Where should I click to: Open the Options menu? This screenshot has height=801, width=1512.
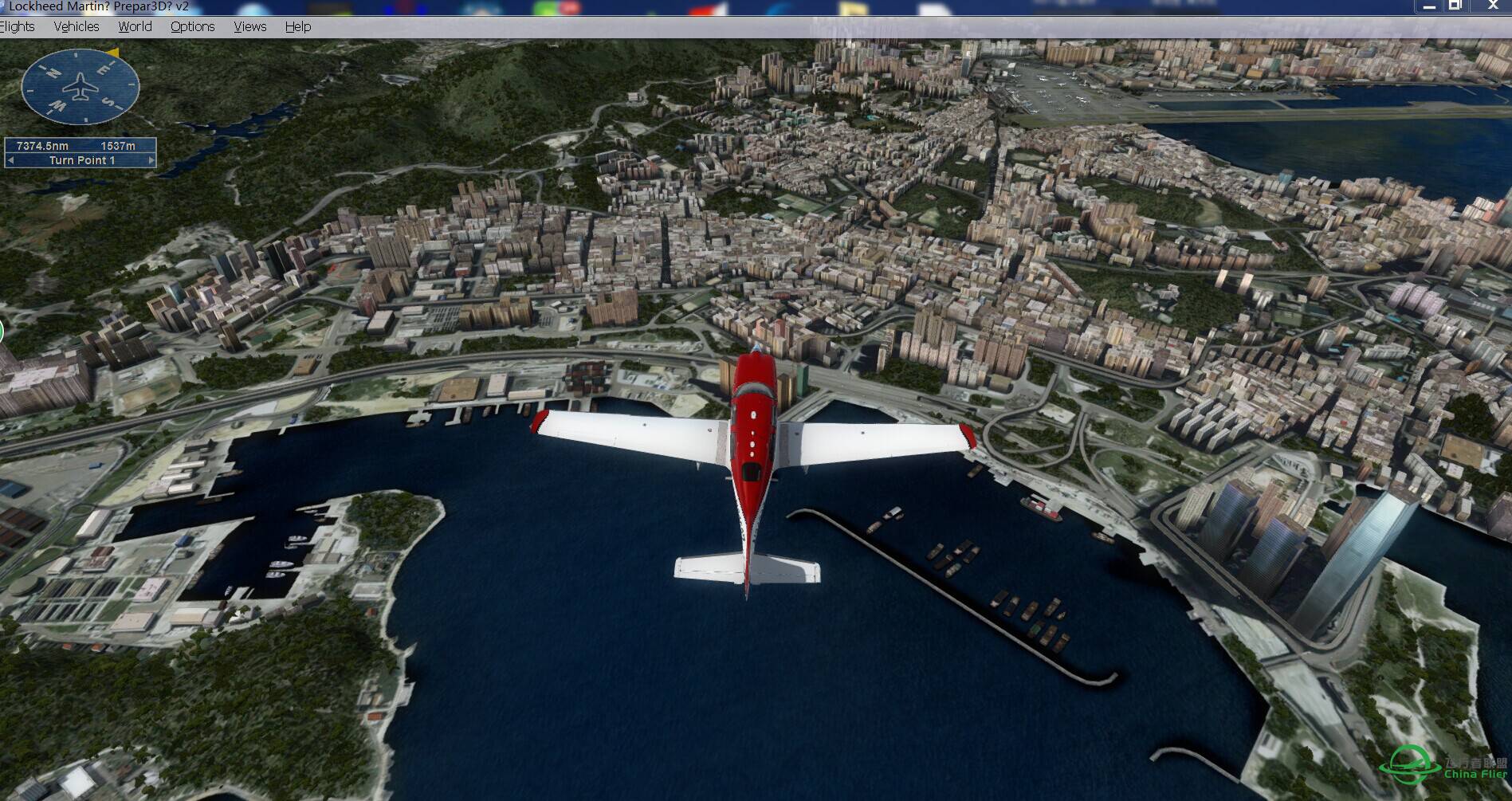[x=192, y=26]
